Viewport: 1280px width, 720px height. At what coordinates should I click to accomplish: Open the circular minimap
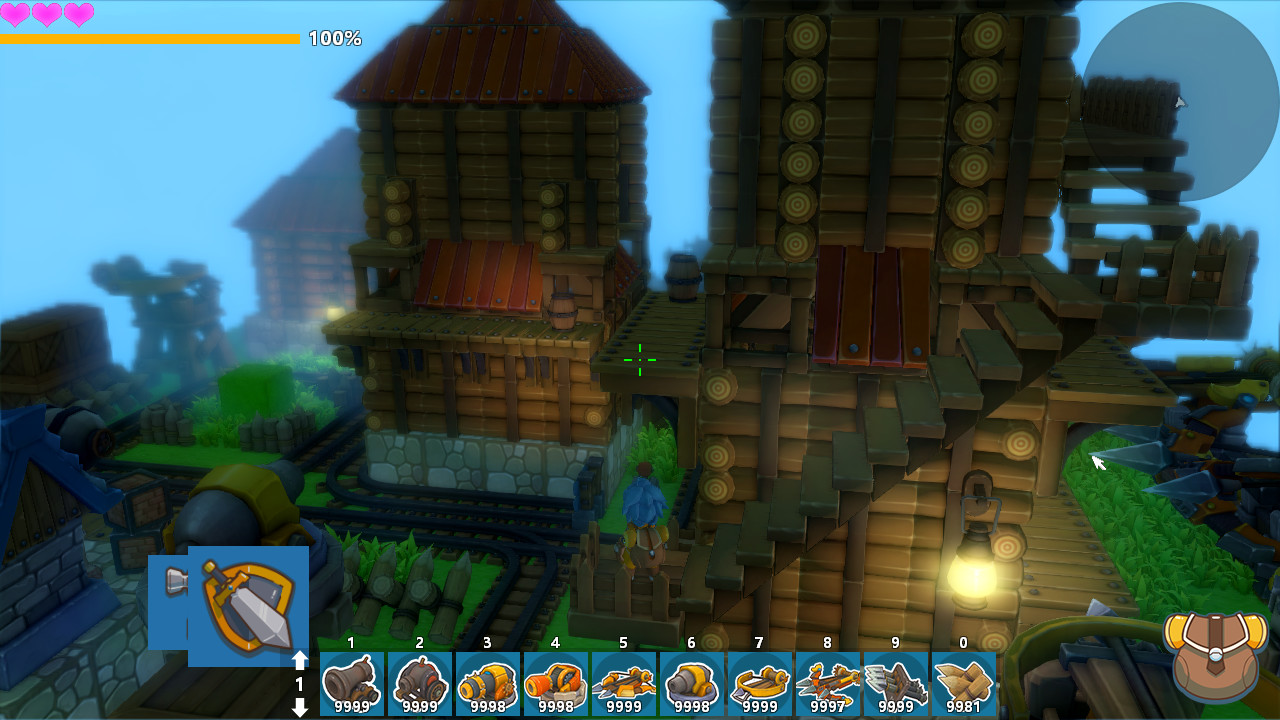1180,101
